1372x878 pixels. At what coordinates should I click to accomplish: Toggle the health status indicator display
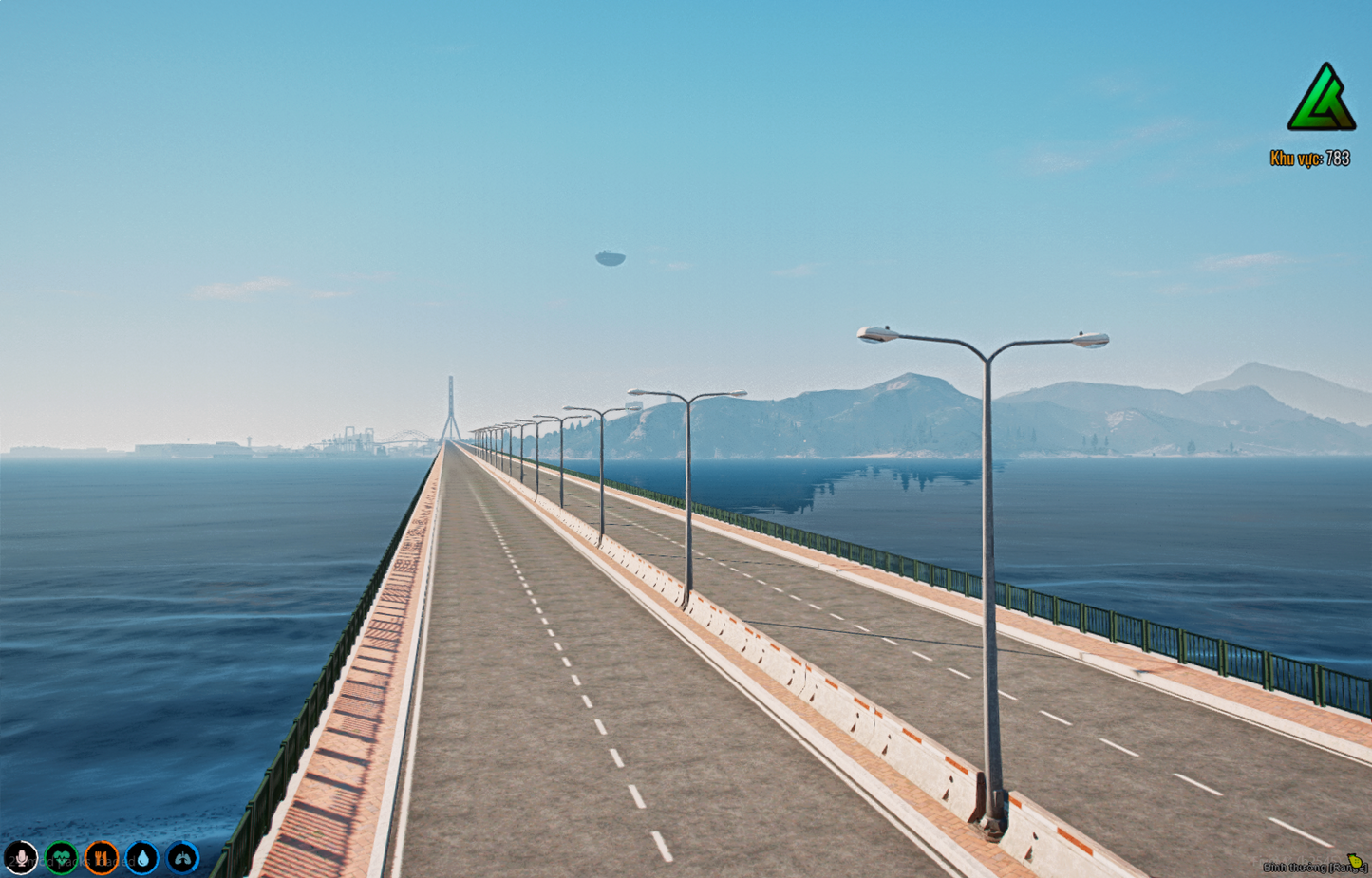pos(62,857)
